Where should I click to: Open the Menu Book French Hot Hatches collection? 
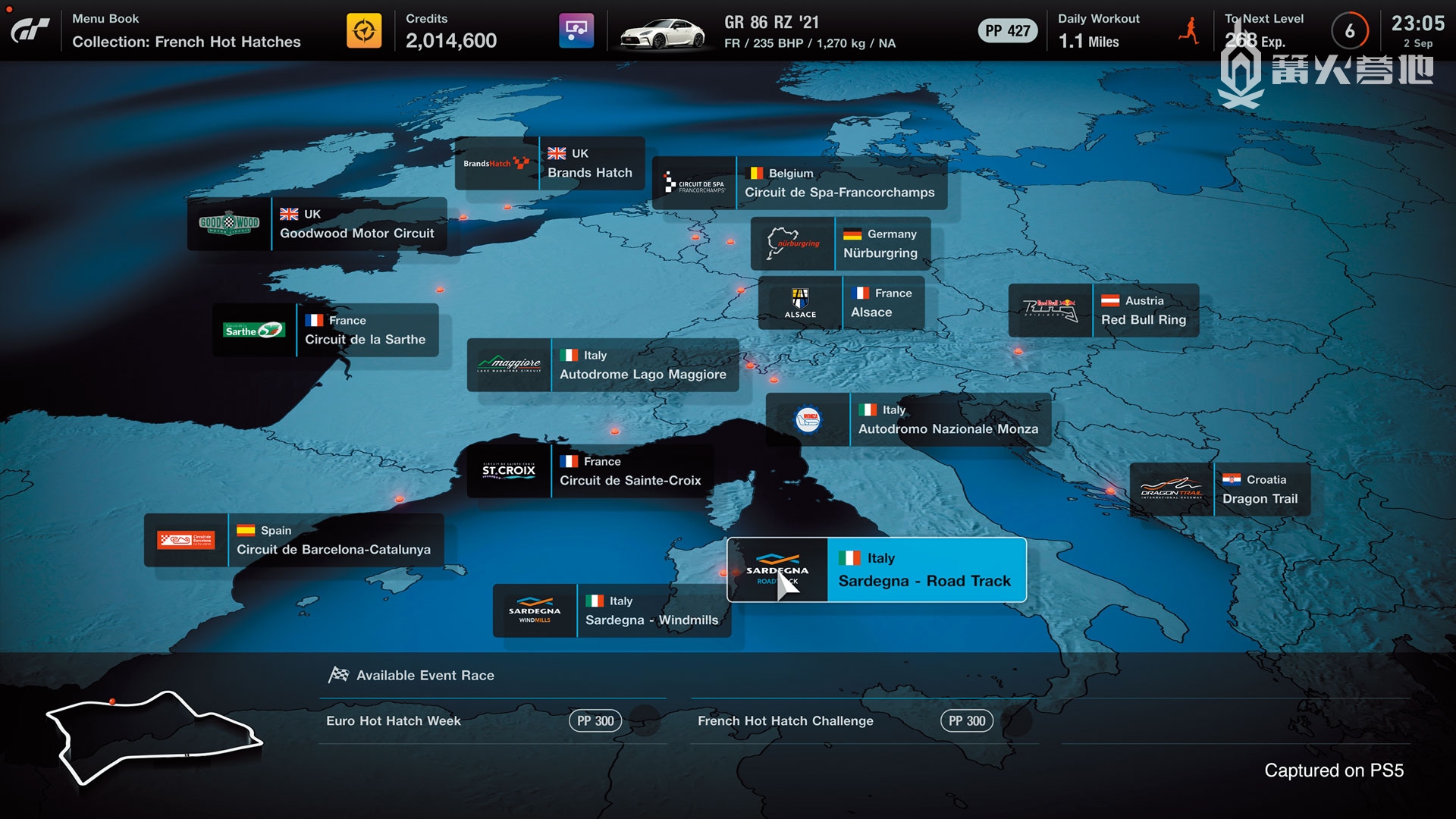click(x=186, y=31)
